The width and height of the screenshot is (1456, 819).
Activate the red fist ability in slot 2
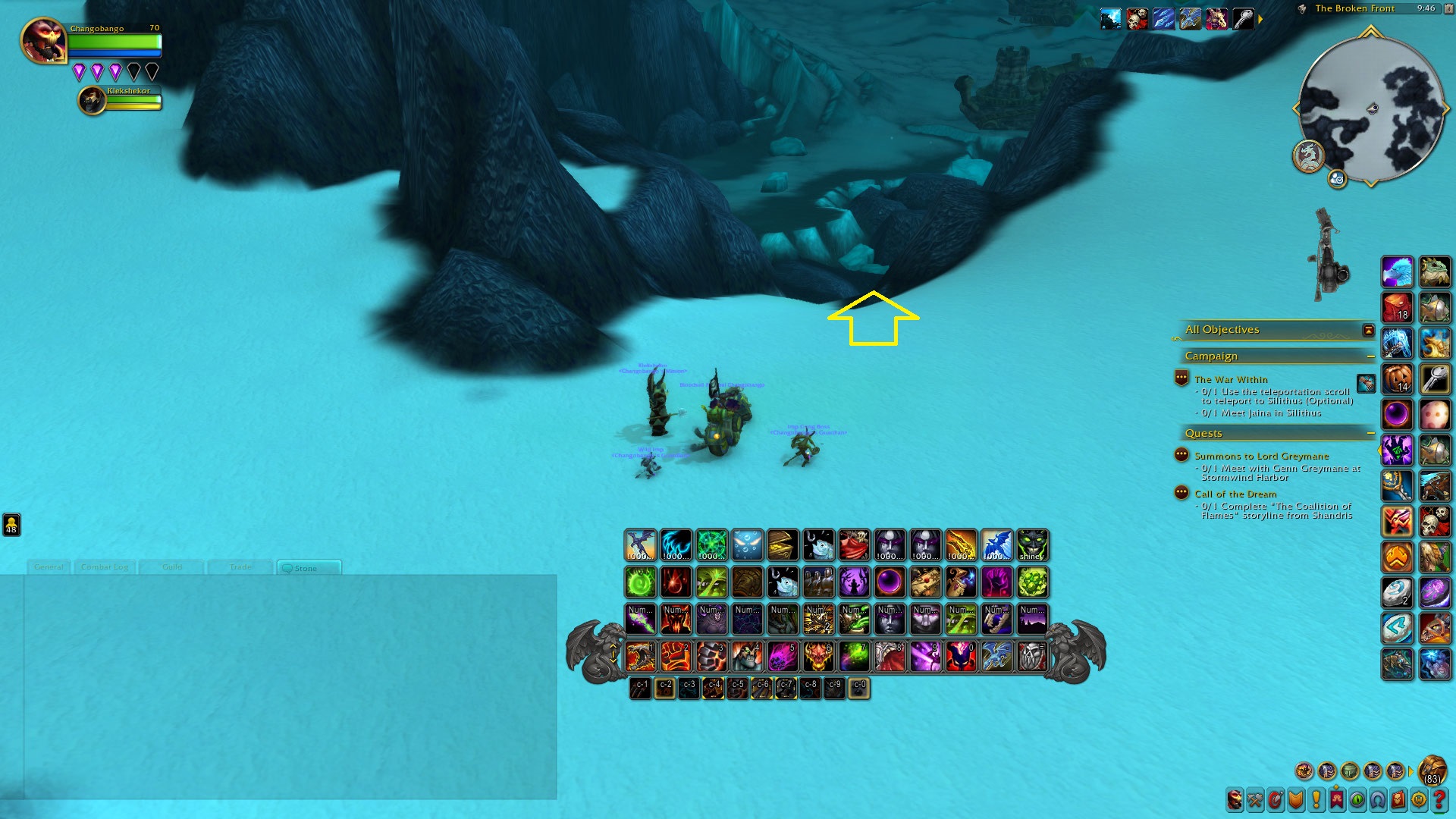tap(676, 657)
